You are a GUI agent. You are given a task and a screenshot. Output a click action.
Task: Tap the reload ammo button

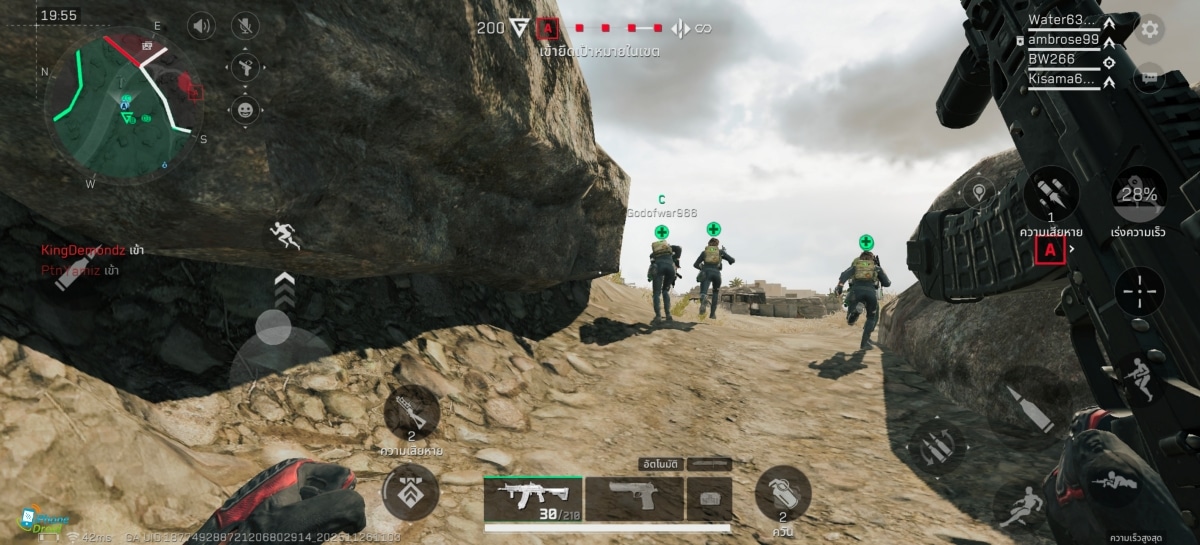coord(936,446)
